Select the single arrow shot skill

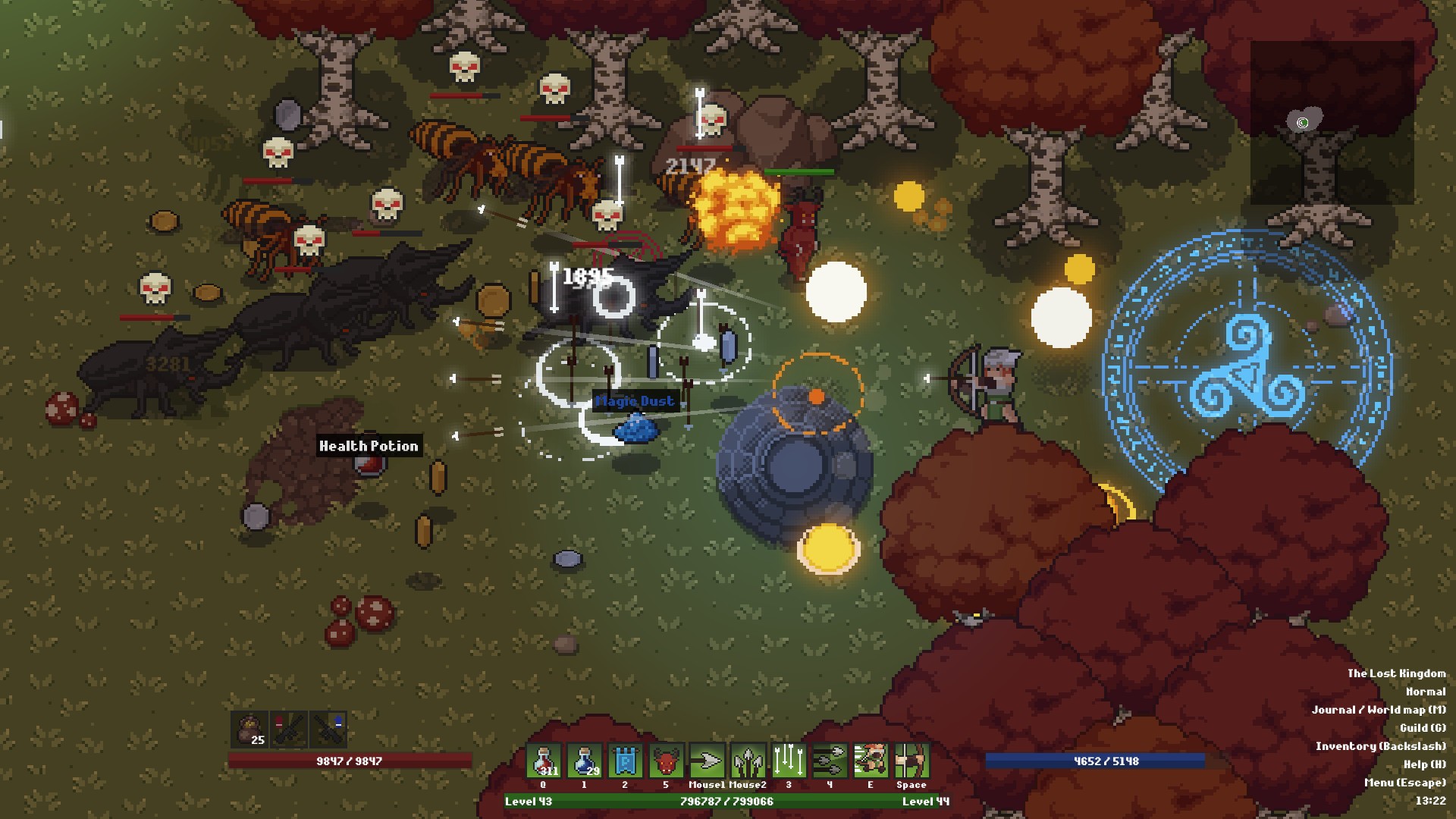[708, 761]
